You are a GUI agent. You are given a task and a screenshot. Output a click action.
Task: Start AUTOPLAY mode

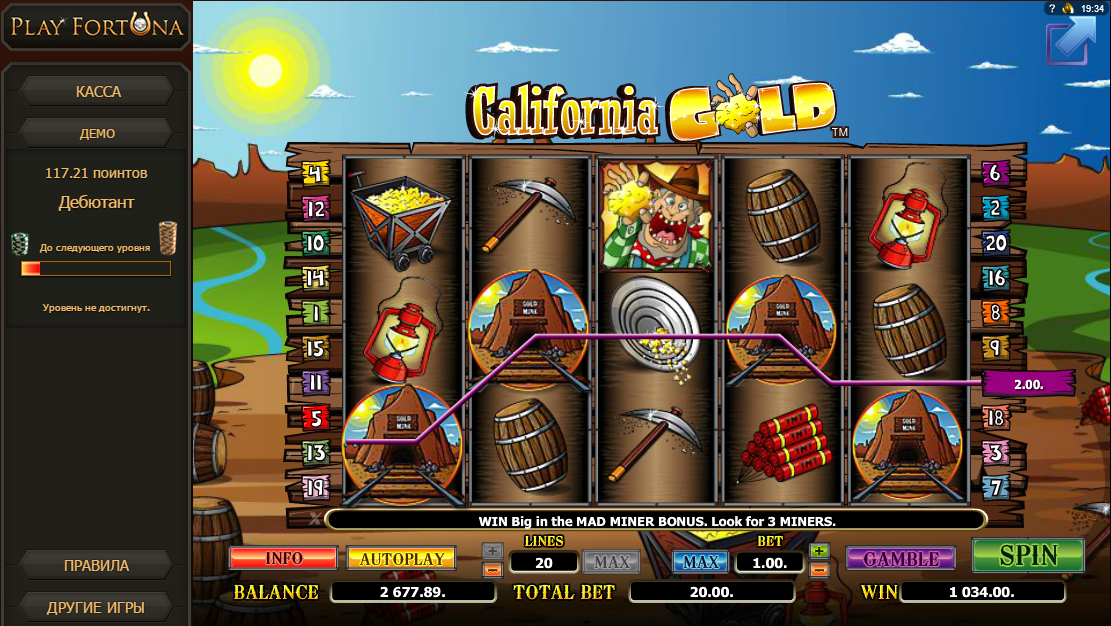click(x=401, y=558)
